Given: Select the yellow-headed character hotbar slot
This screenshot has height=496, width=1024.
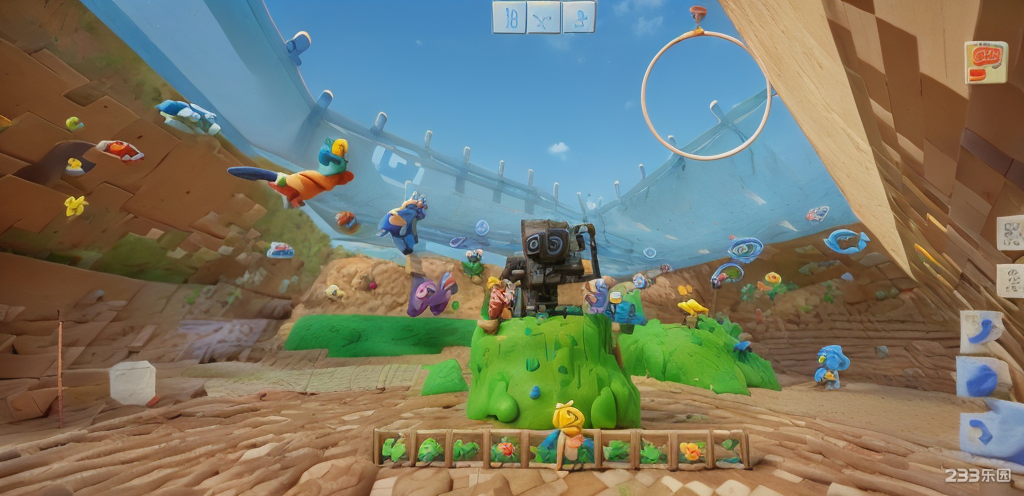Looking at the screenshot, I should tap(567, 440).
